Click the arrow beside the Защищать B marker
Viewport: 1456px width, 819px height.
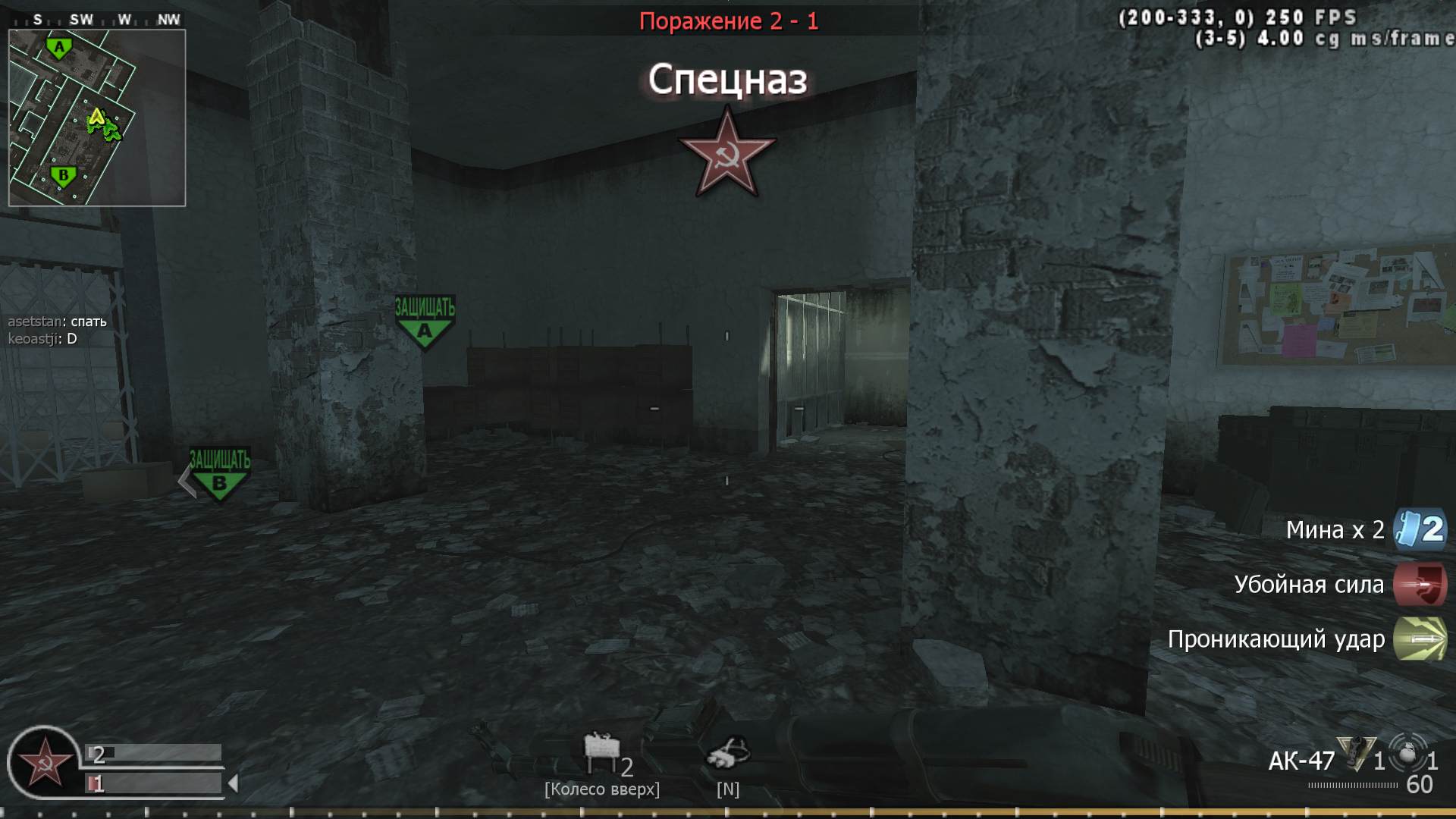[184, 480]
